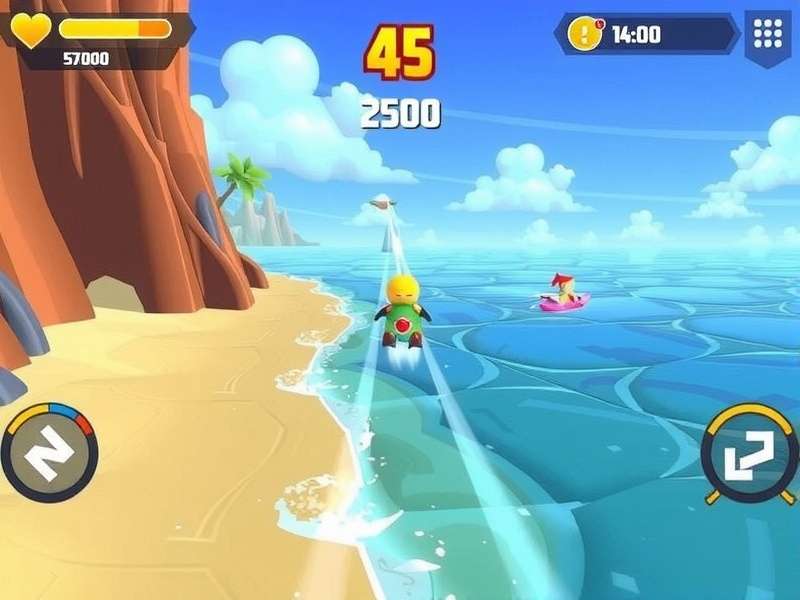
Task: Activate the turn-arrow action button
Action: tap(749, 453)
